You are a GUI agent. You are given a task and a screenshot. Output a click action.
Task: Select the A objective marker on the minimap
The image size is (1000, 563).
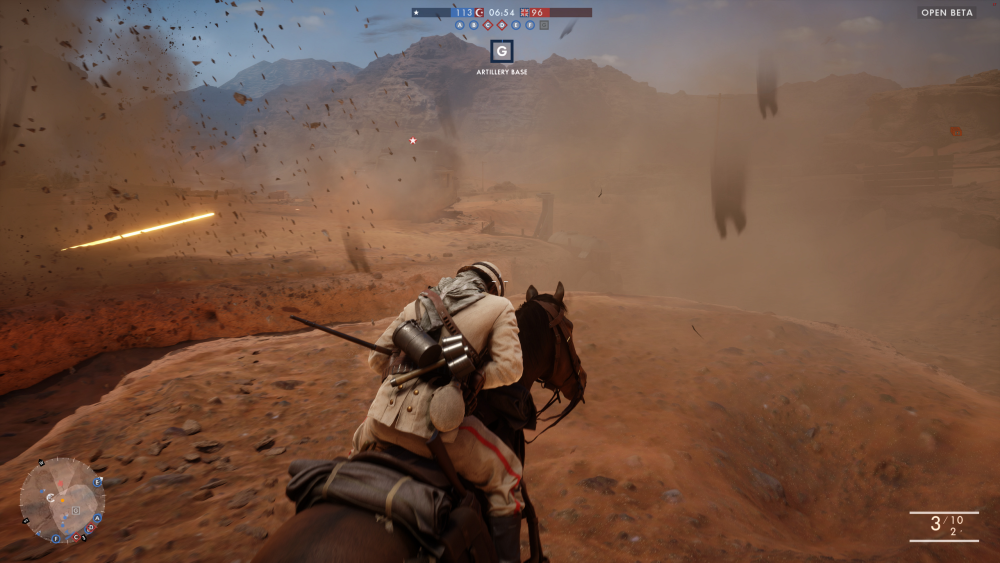(x=97, y=518)
